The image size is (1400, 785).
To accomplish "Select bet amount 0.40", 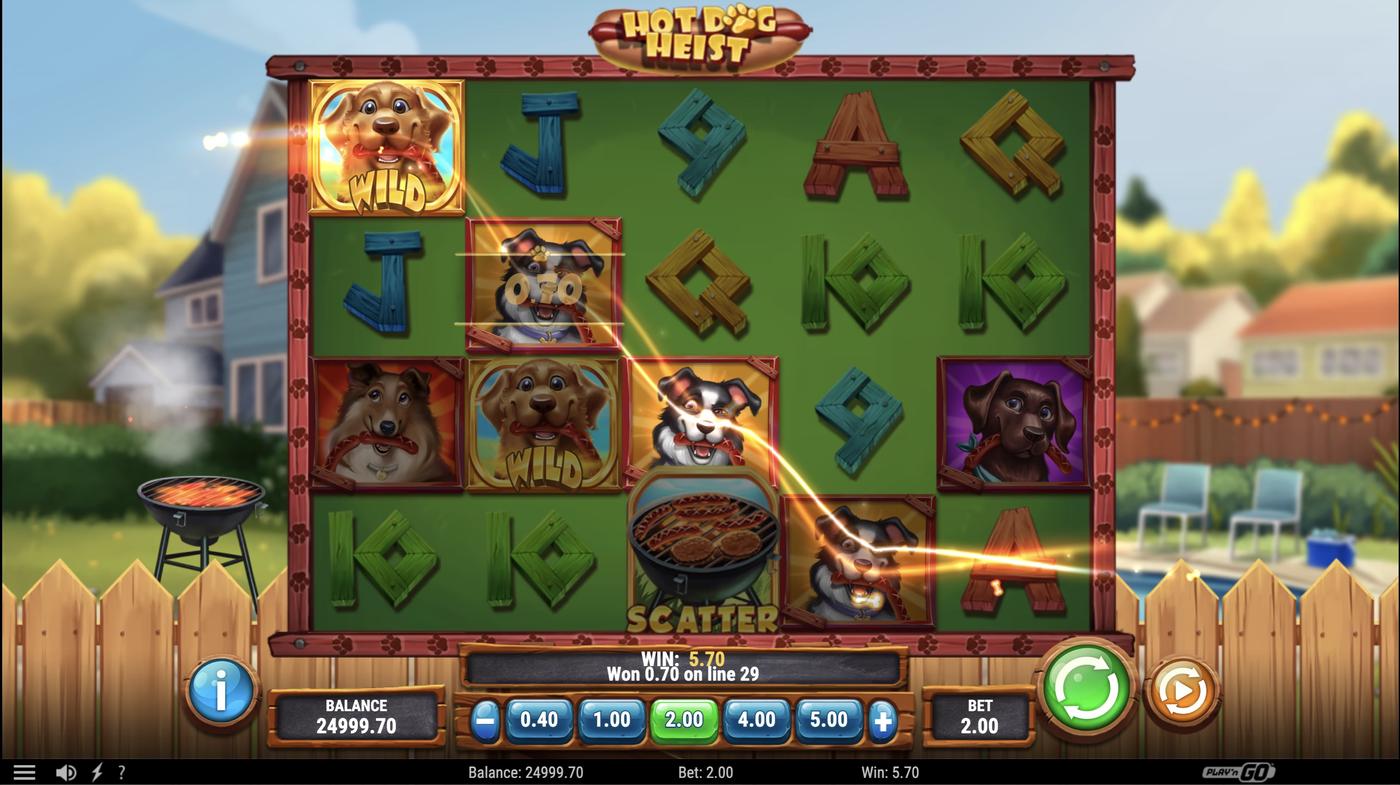I will (x=538, y=719).
